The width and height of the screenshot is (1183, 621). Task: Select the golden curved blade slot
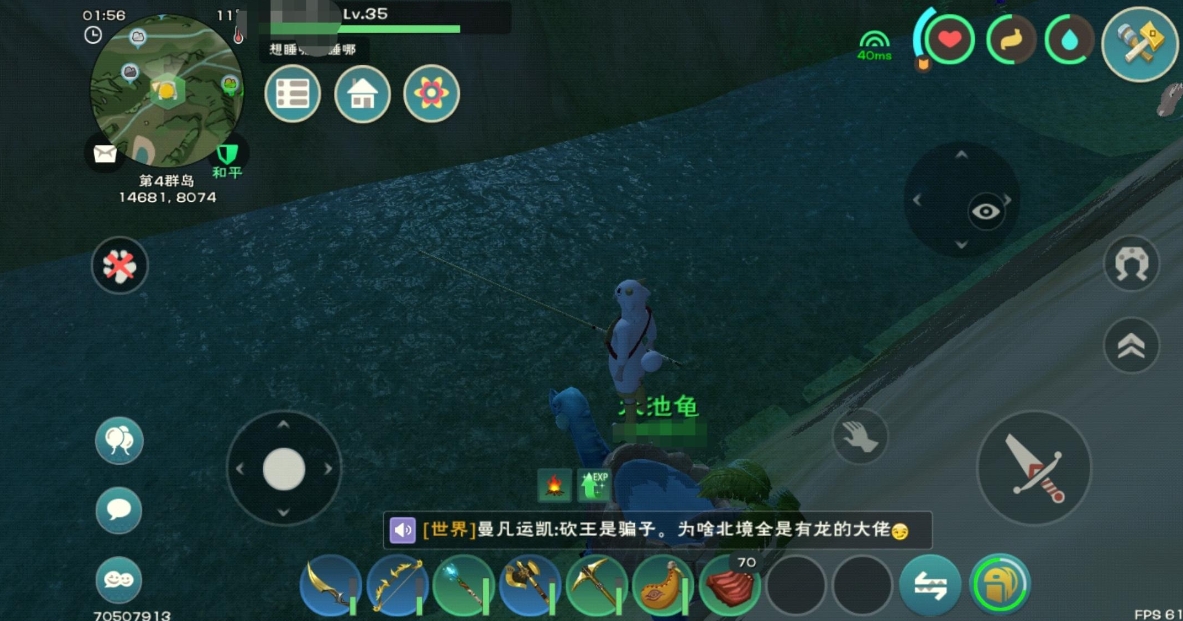330,585
